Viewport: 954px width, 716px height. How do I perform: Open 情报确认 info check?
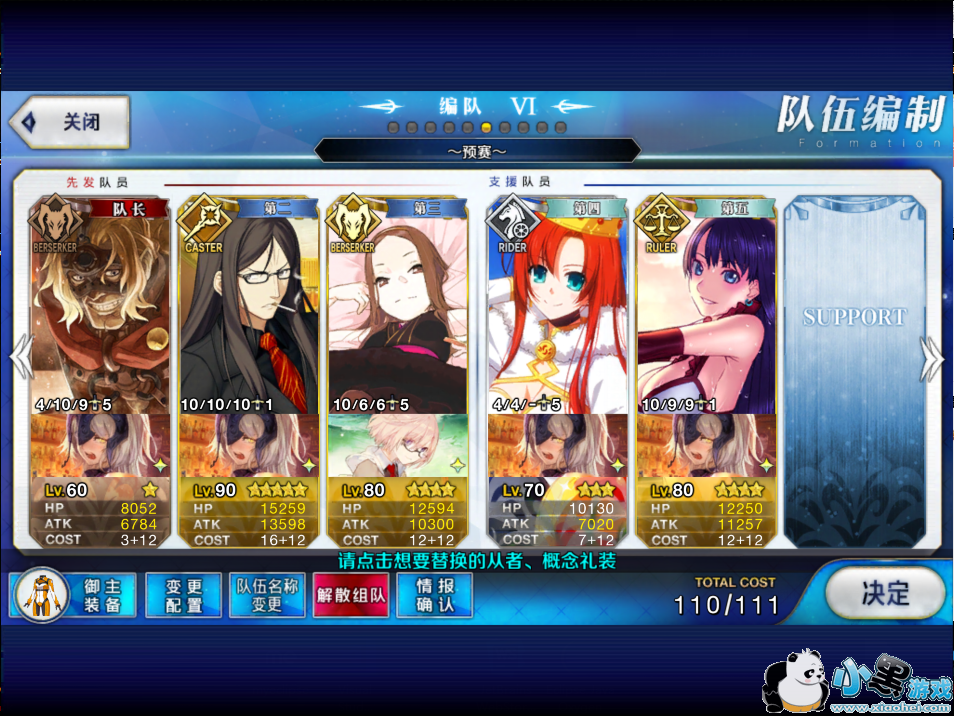pos(434,596)
